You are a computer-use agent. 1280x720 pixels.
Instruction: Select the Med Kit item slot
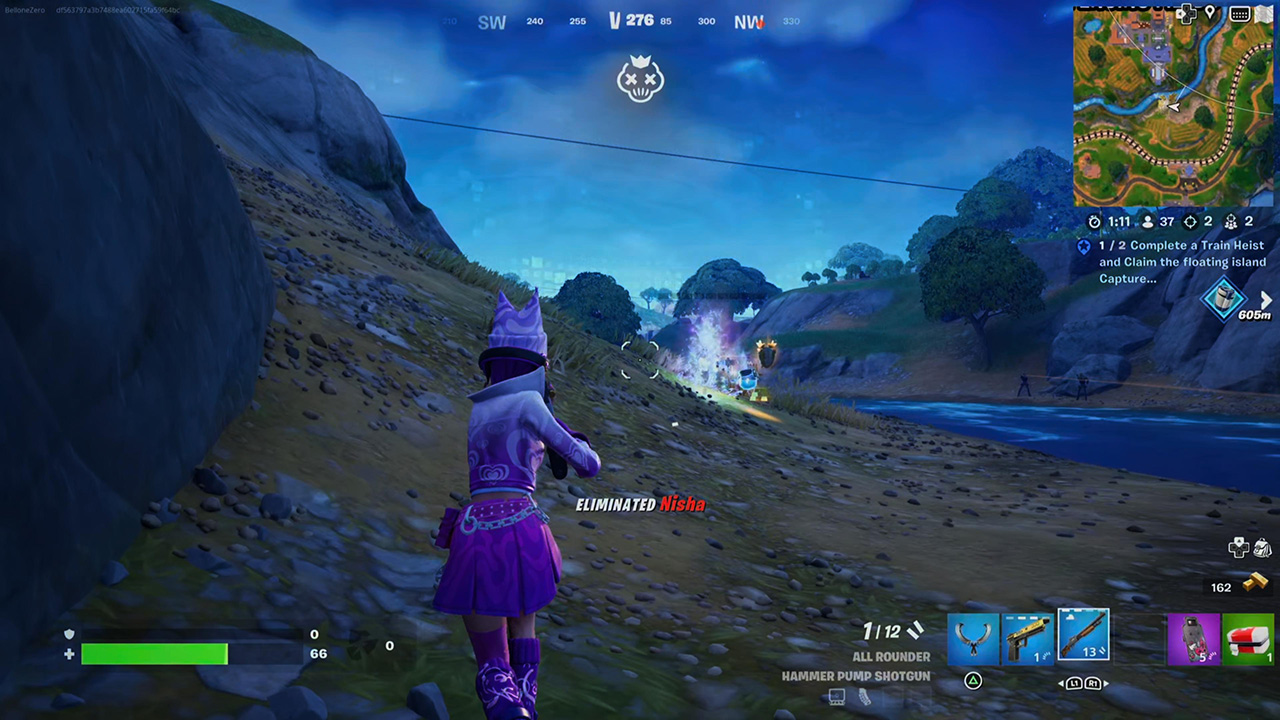pos(1248,640)
